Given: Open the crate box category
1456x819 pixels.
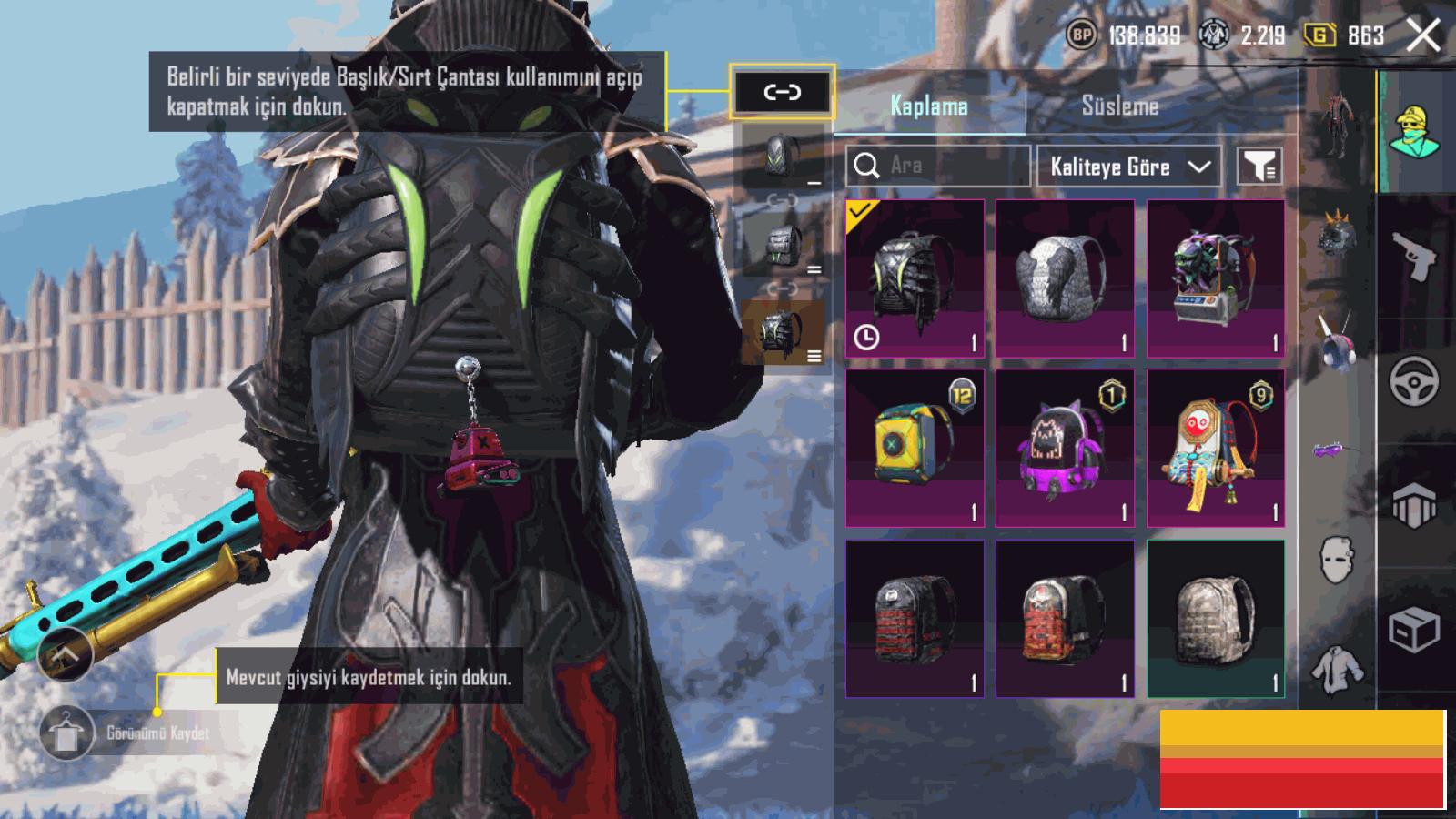Looking at the screenshot, I should coord(1413,630).
